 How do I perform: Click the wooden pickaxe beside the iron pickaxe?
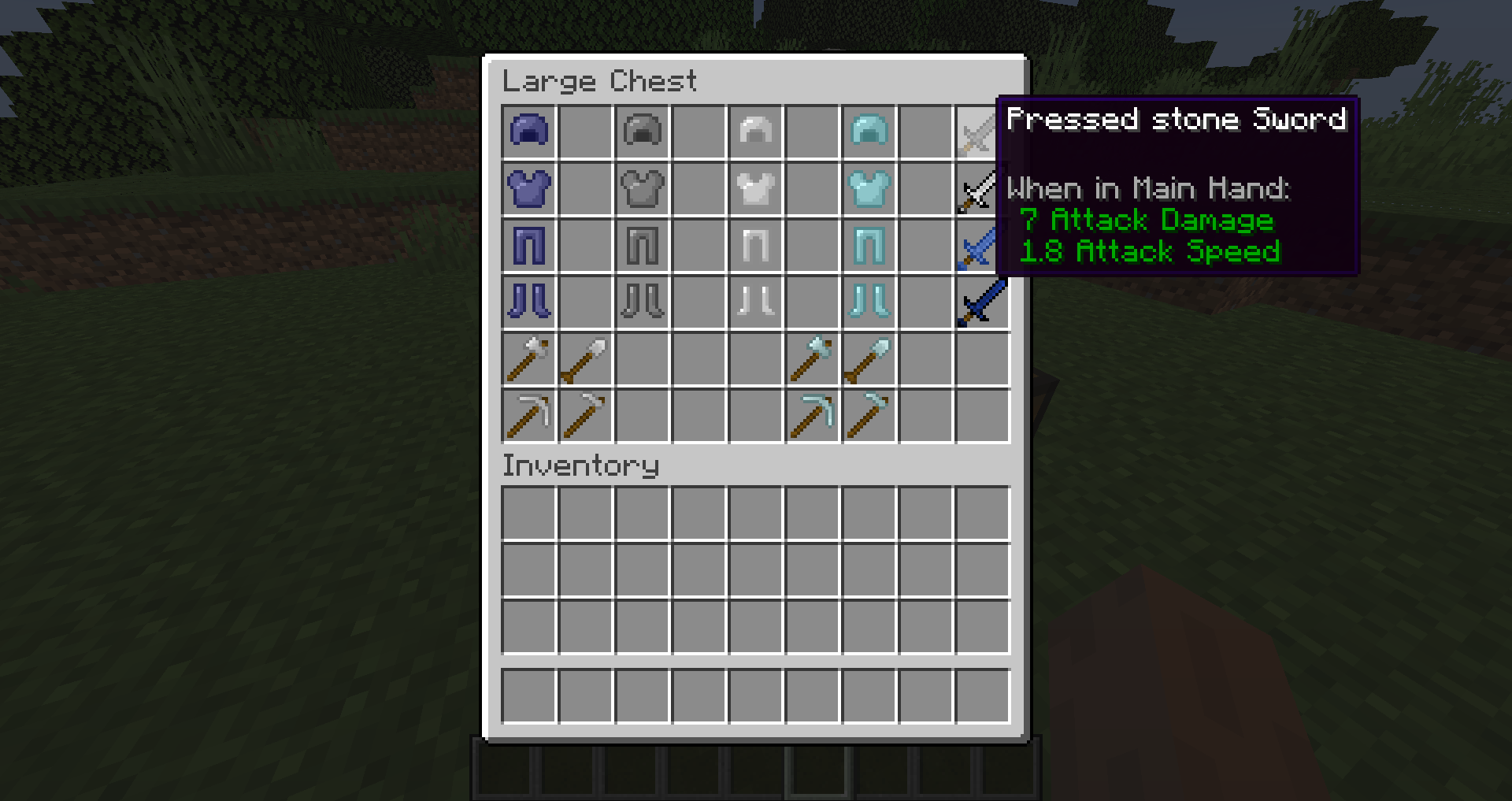click(585, 415)
